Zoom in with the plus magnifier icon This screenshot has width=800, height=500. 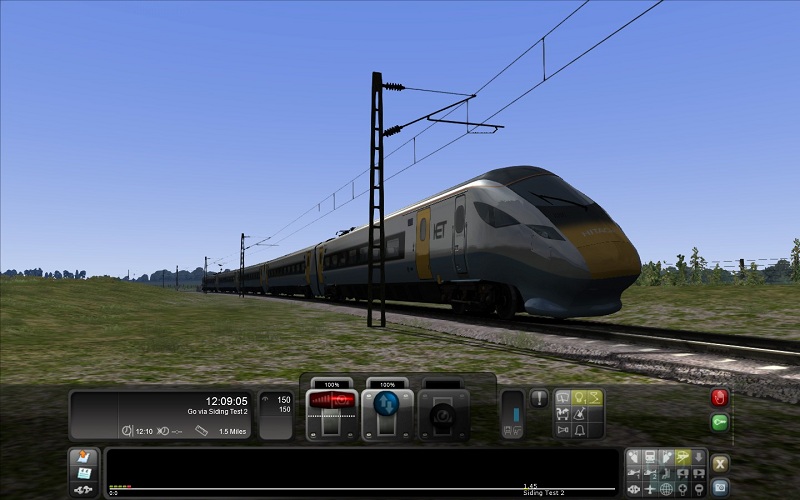(x=682, y=489)
